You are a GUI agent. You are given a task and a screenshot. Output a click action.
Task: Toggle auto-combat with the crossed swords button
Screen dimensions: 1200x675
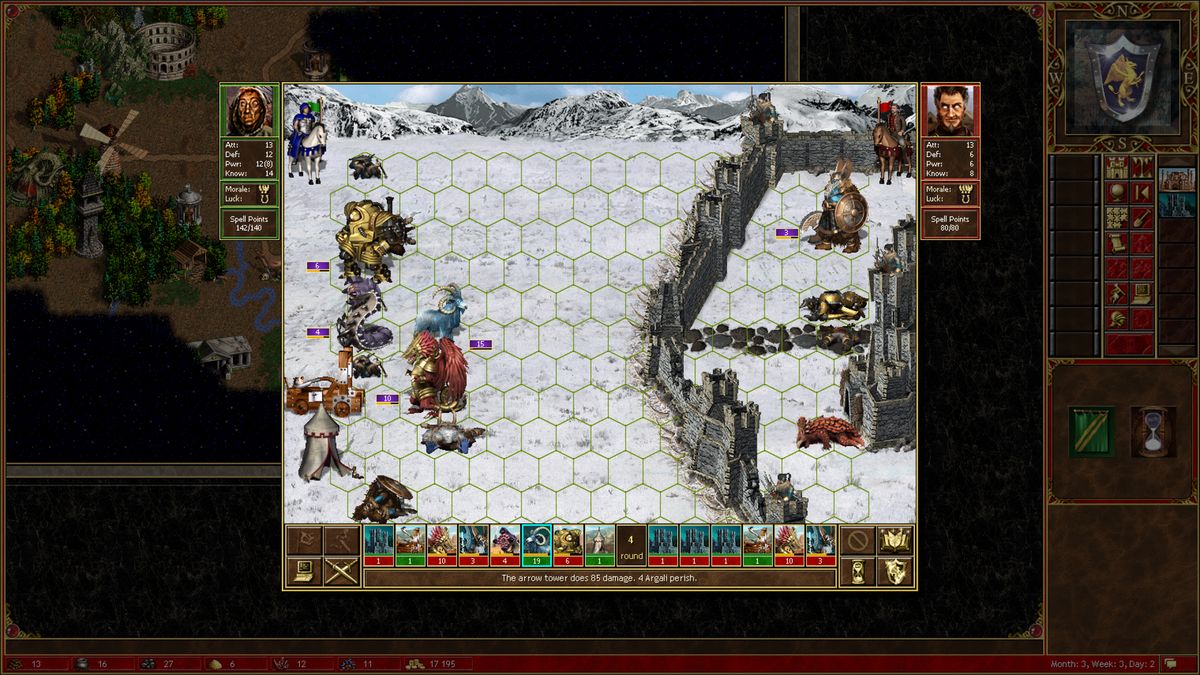pos(341,572)
